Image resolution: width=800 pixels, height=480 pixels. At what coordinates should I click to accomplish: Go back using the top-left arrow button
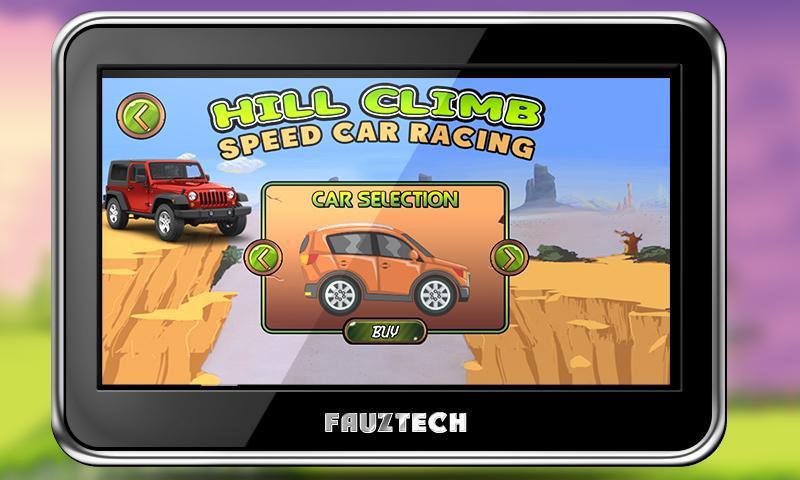(136, 114)
